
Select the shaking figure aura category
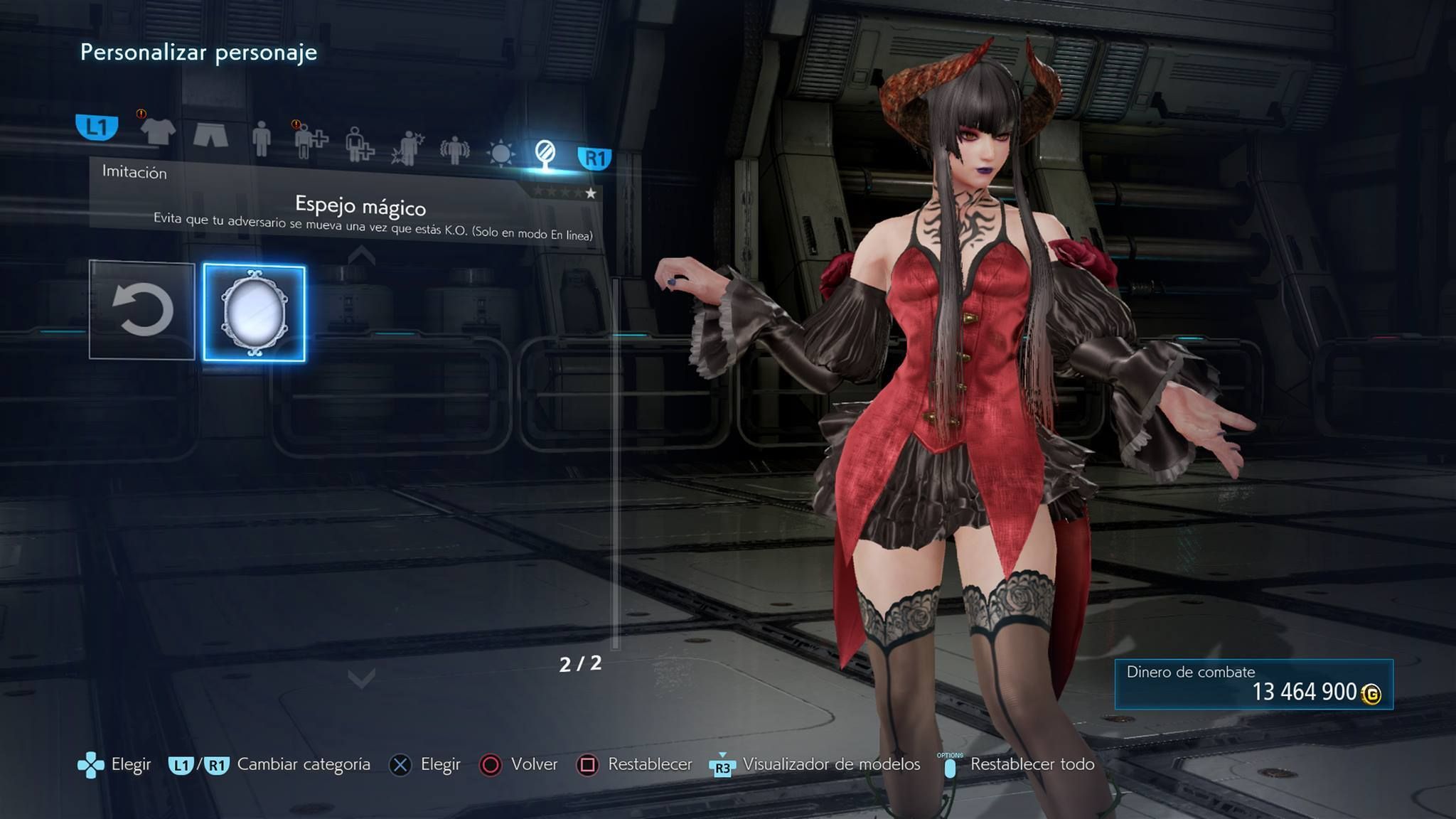[x=454, y=150]
